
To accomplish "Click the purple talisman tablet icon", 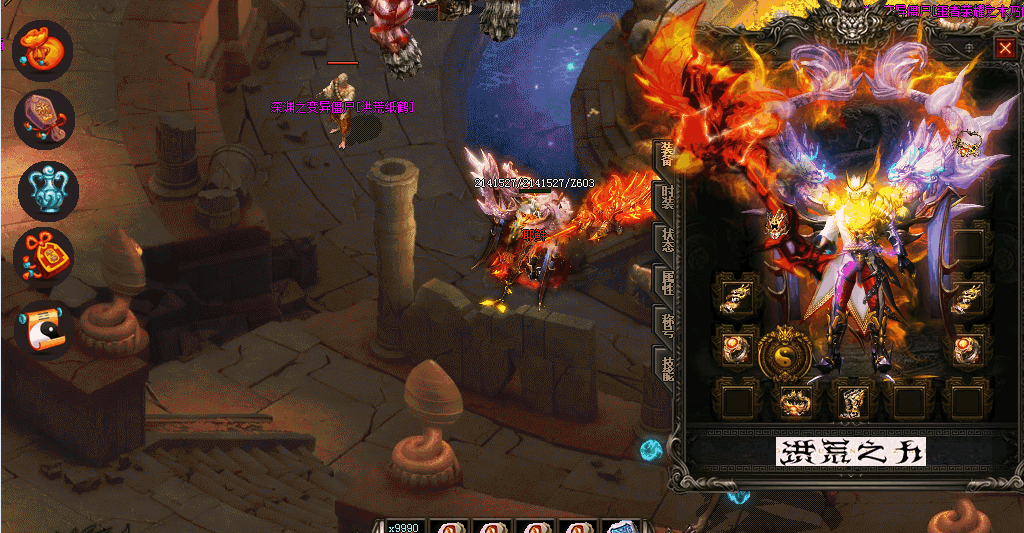I will [44, 118].
